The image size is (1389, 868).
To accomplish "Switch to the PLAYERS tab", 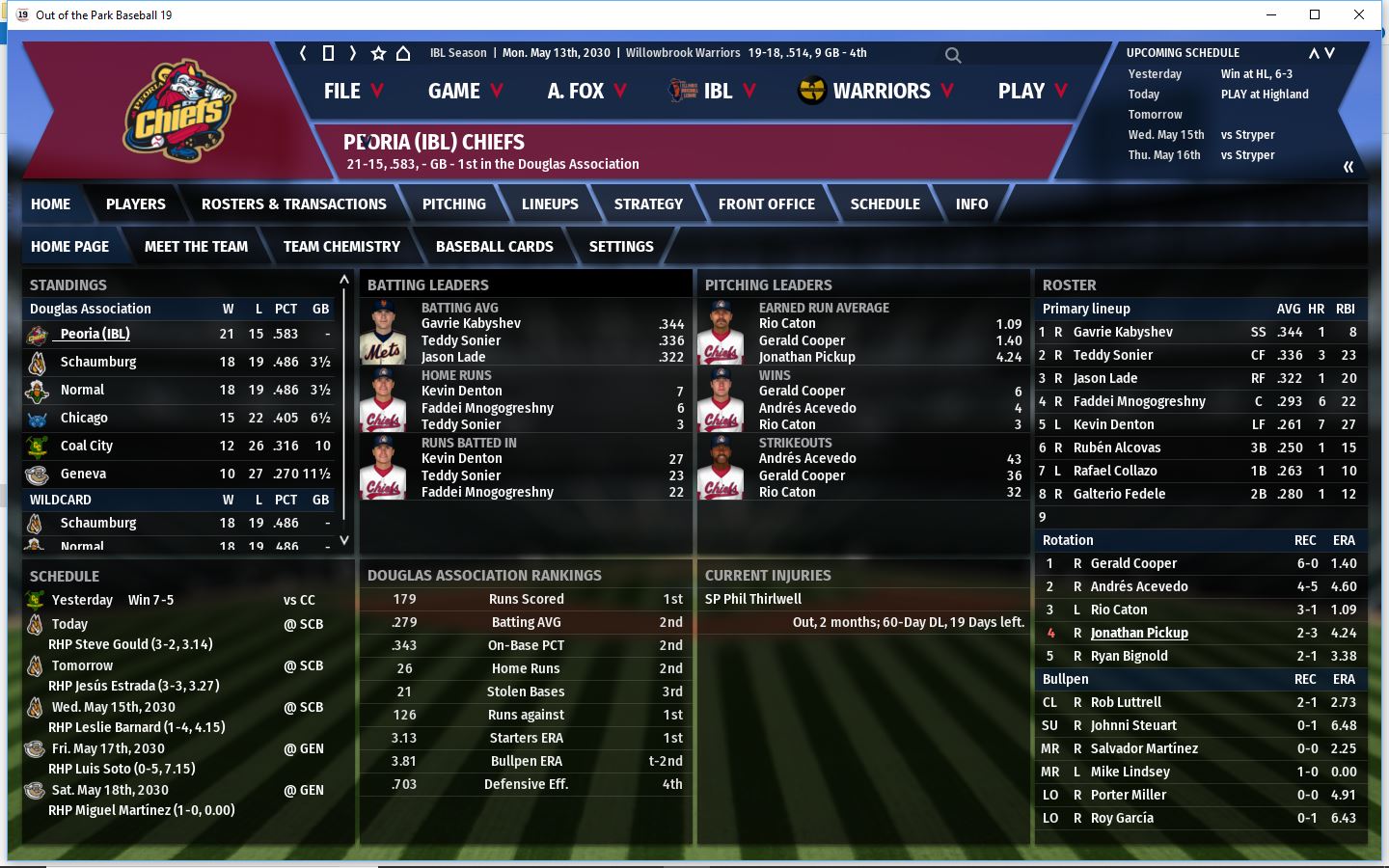I will point(135,204).
